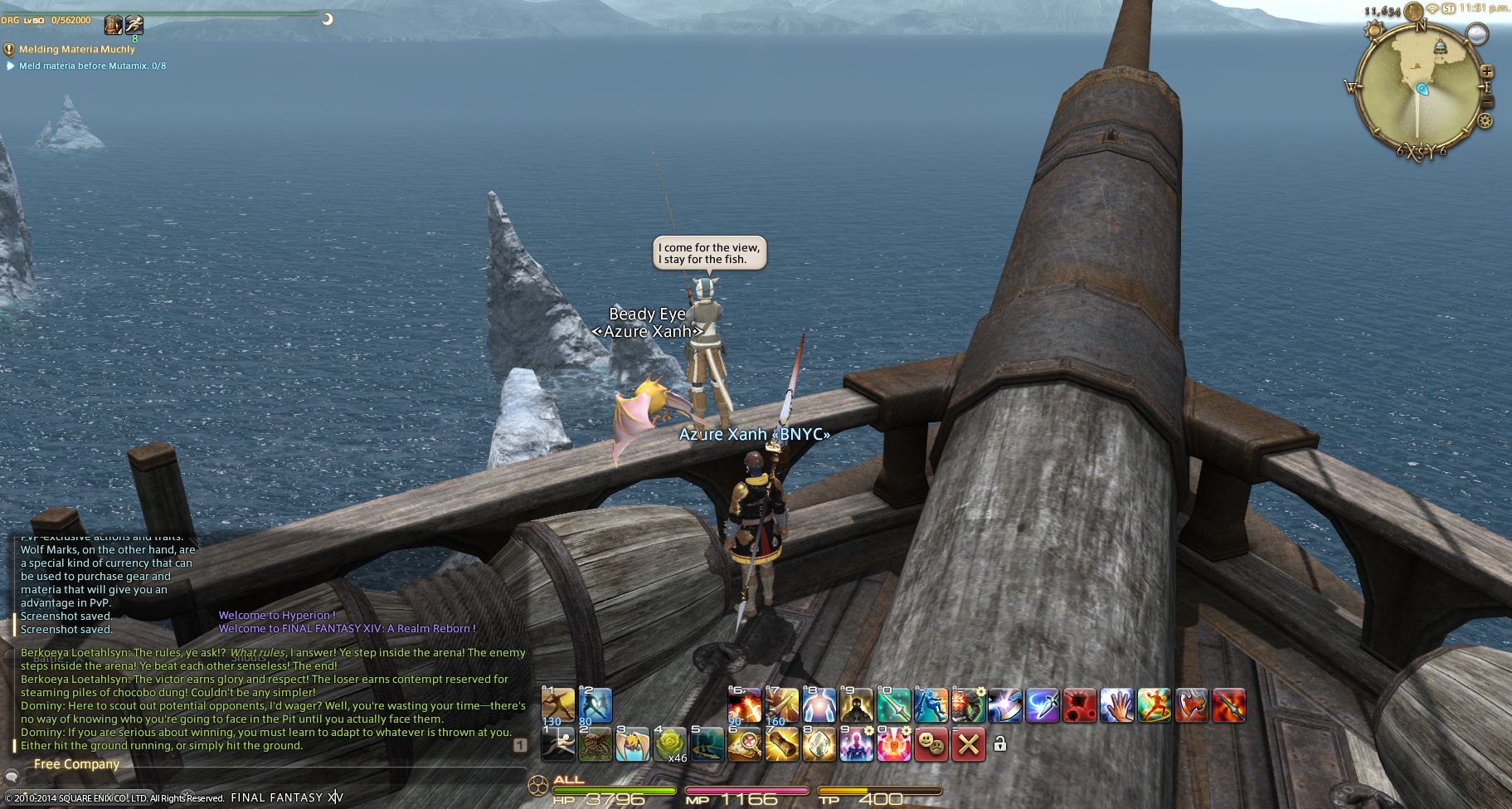
Task: Use the green cabbage item stack of 46
Action: 670,744
